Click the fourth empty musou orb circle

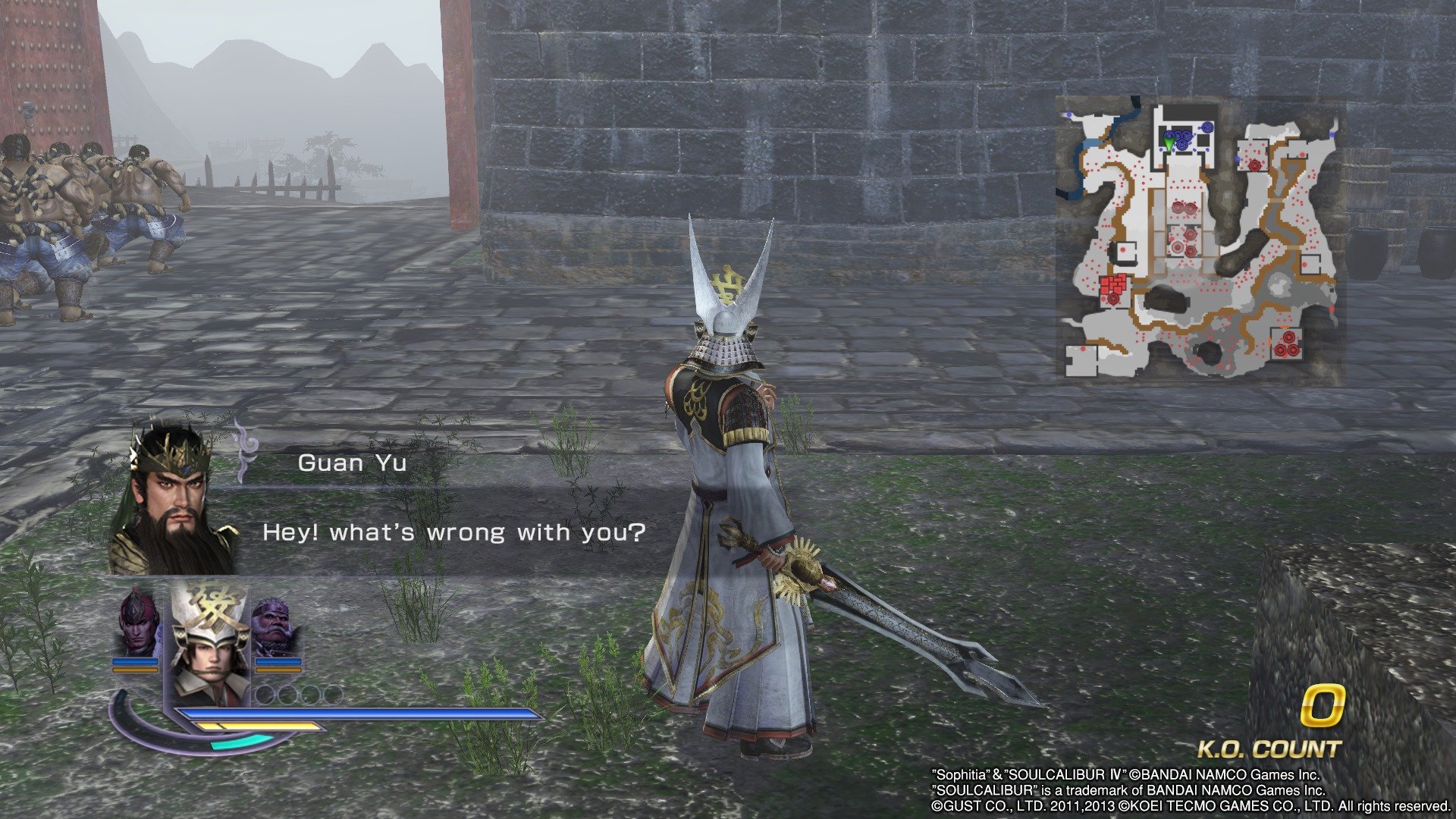coord(334,695)
